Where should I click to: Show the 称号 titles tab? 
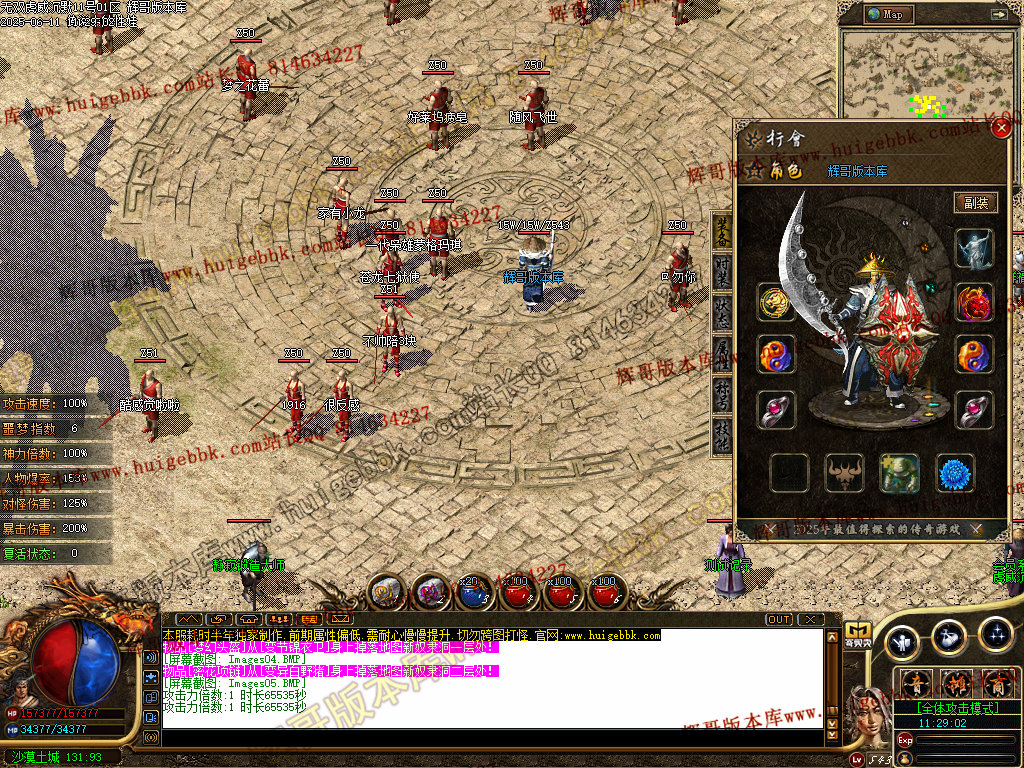click(721, 393)
